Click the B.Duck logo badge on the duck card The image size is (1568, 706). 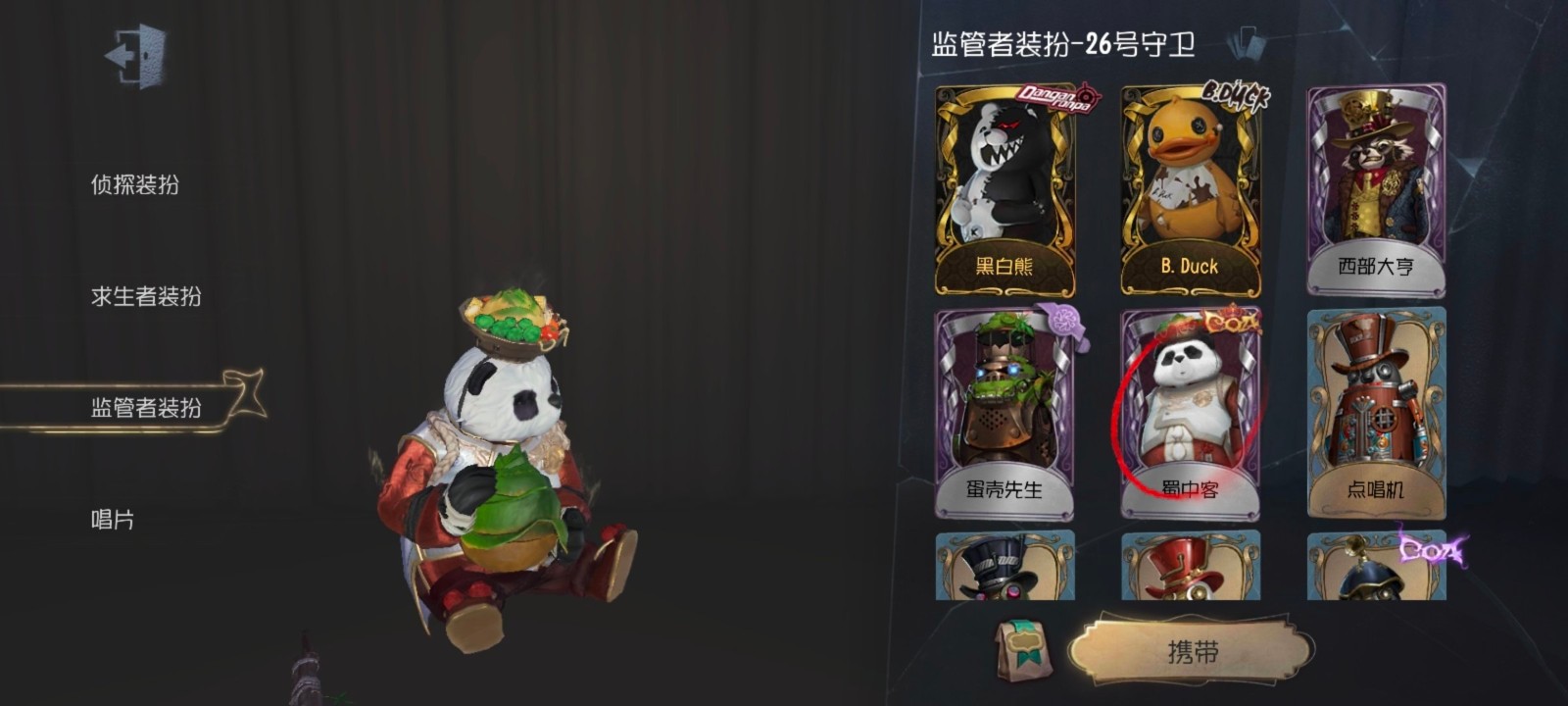tap(1237, 94)
